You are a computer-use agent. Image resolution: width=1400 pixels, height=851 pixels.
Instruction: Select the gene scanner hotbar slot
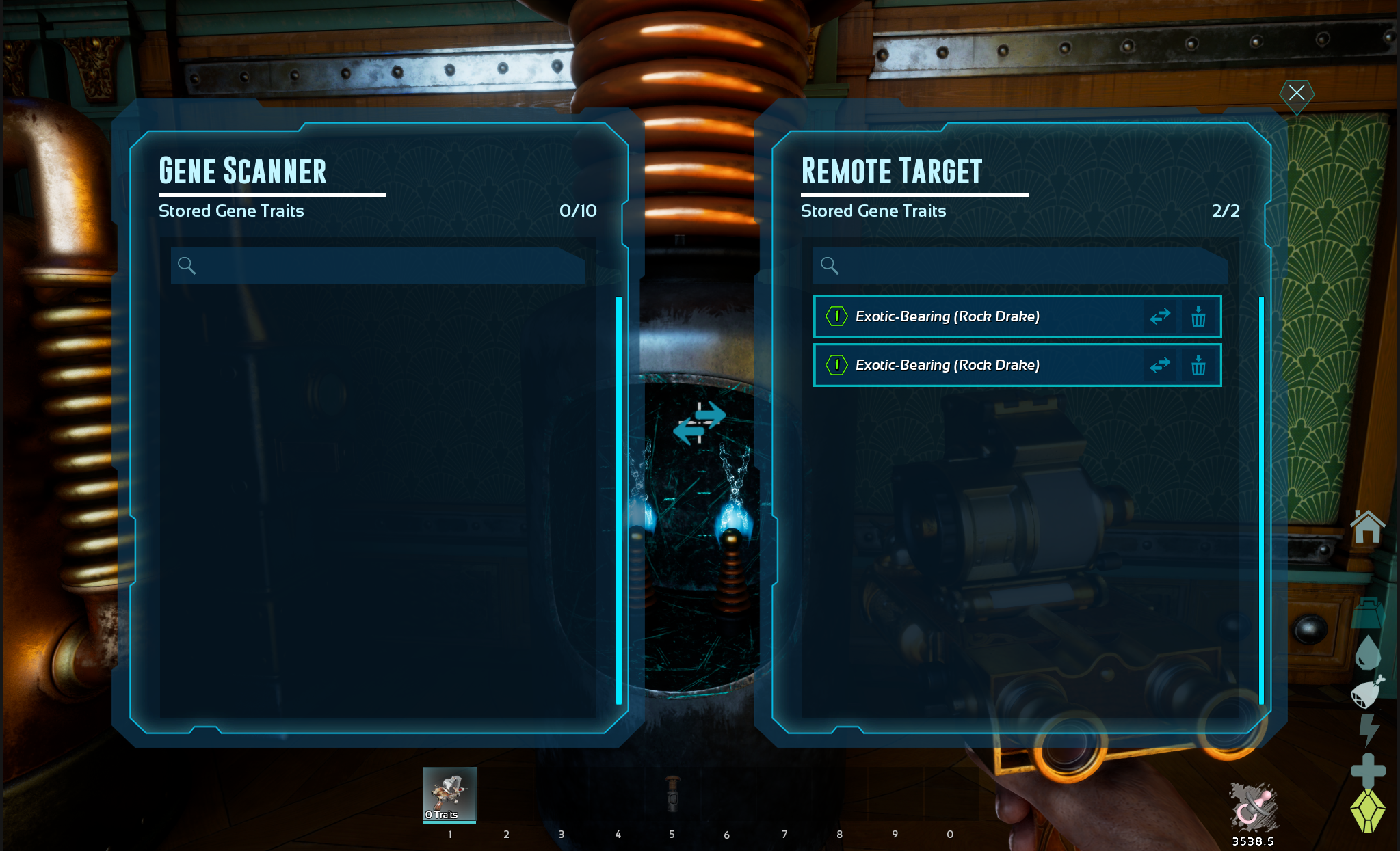coord(449,794)
